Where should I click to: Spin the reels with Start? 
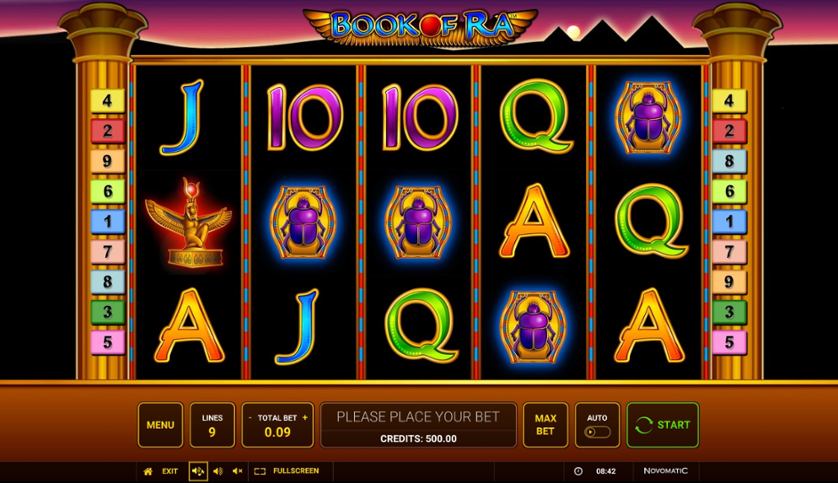(662, 425)
